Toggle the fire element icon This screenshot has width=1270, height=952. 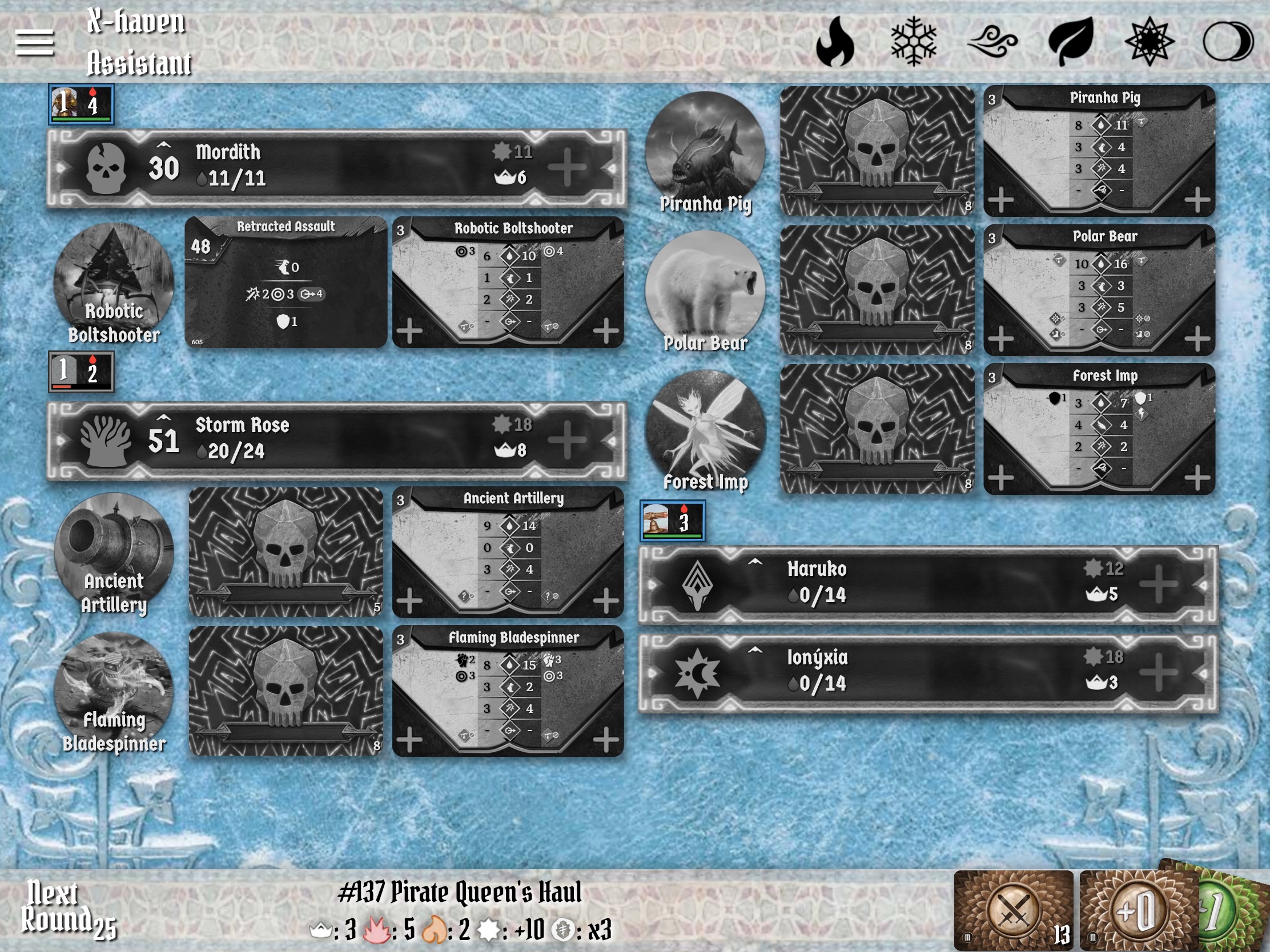pyautogui.click(x=835, y=42)
